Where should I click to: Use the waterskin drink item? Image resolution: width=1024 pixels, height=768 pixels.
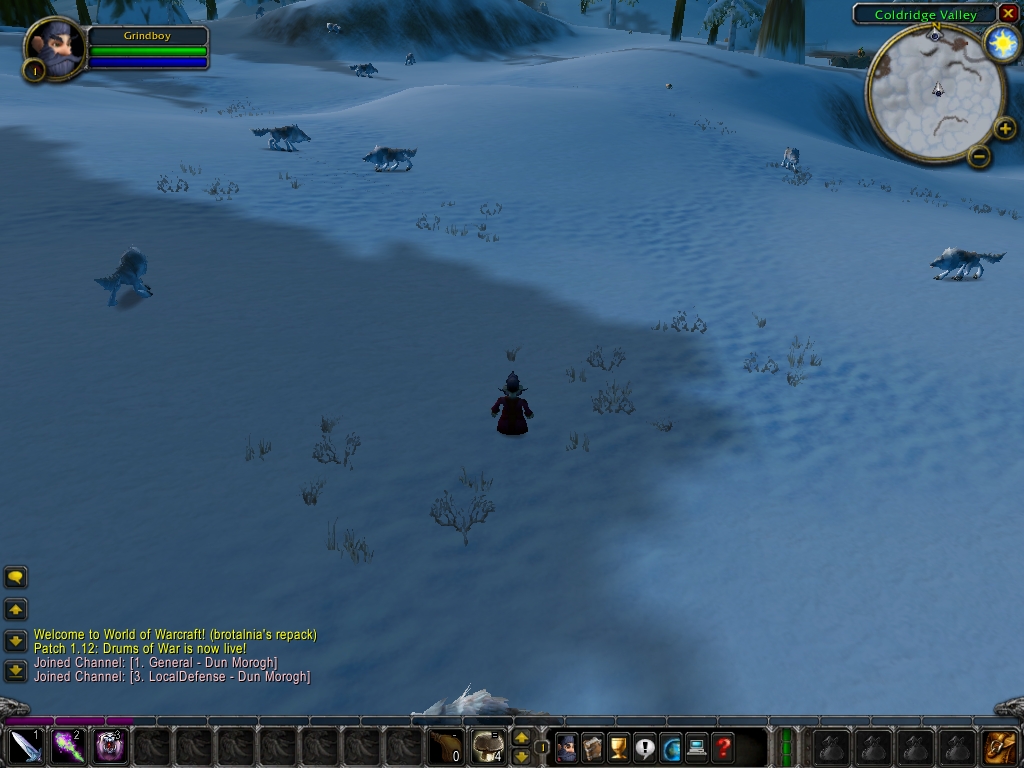pyautogui.click(x=445, y=746)
